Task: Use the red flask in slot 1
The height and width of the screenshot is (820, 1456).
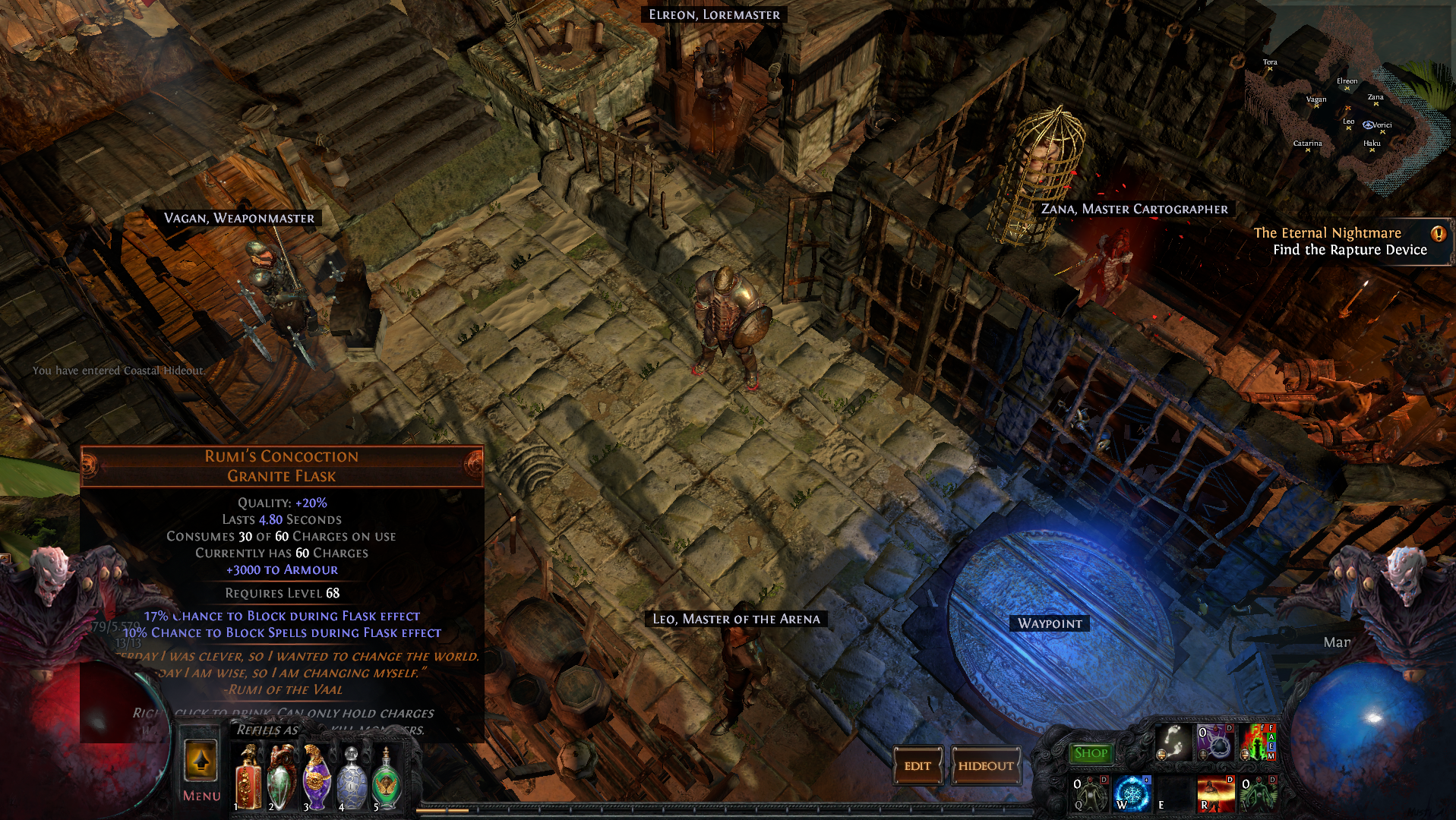Action: click(x=248, y=777)
